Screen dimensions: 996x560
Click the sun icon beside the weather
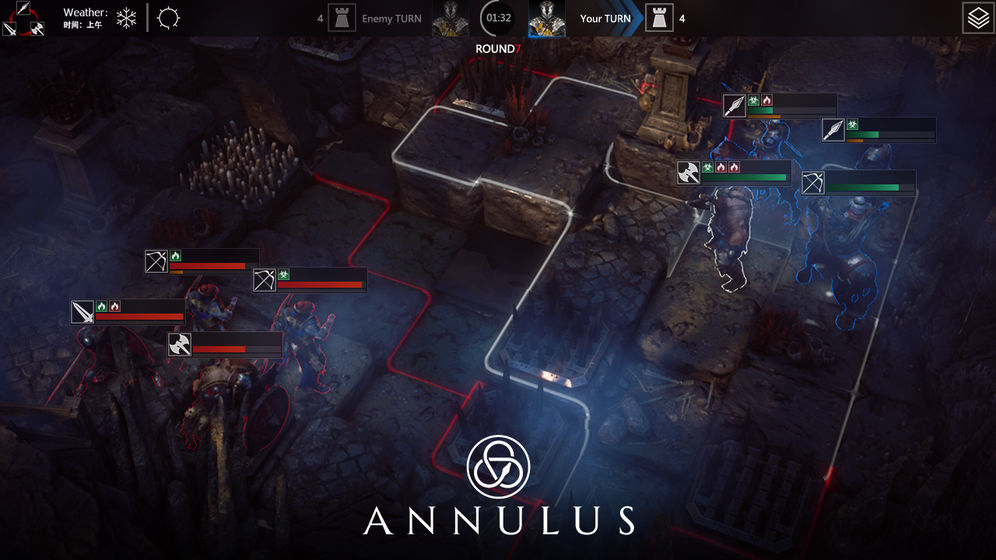(168, 18)
